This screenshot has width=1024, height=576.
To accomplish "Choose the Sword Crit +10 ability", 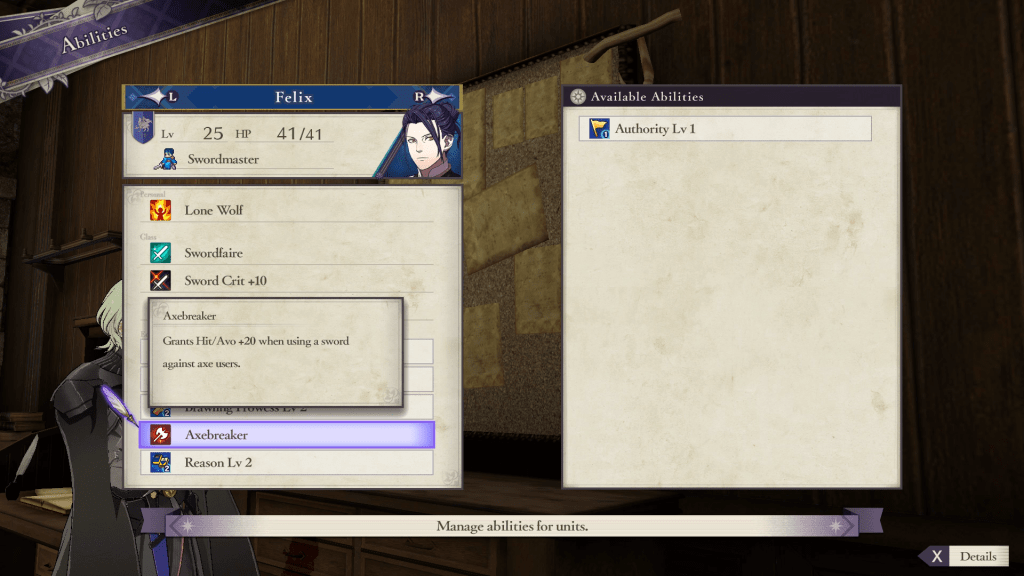I will pos(287,281).
